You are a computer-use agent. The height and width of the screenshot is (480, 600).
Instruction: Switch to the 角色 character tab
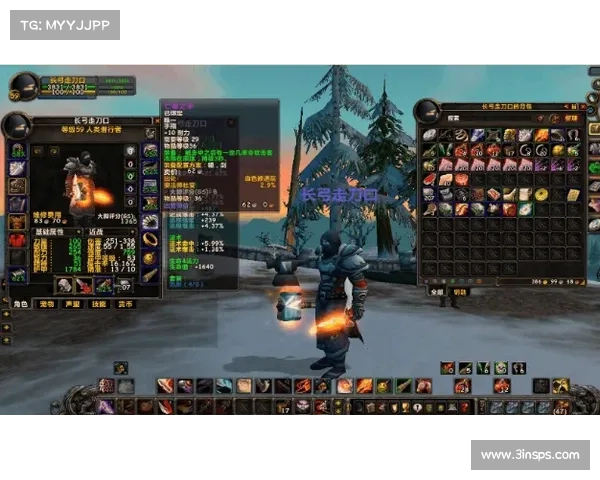tap(20, 303)
